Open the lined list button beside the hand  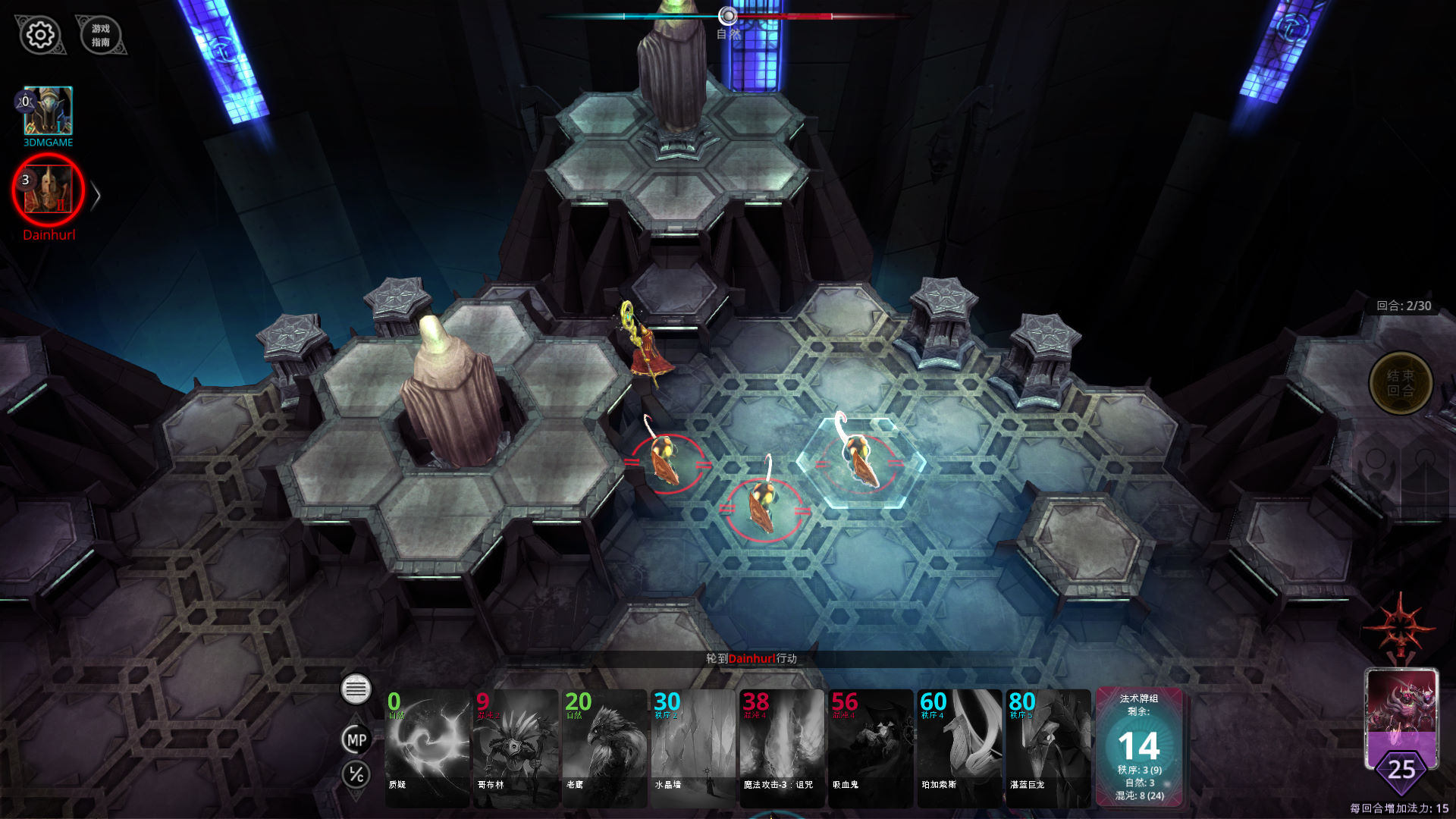coord(356,689)
